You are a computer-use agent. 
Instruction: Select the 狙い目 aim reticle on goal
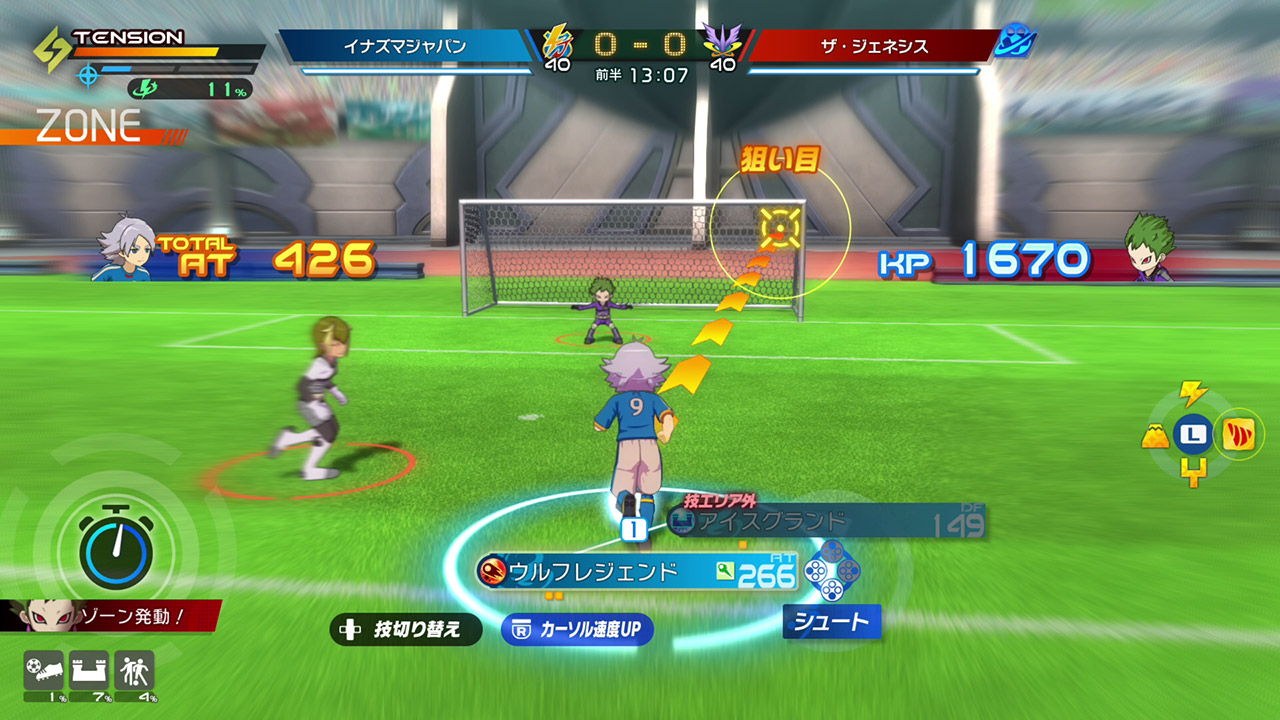[x=778, y=228]
